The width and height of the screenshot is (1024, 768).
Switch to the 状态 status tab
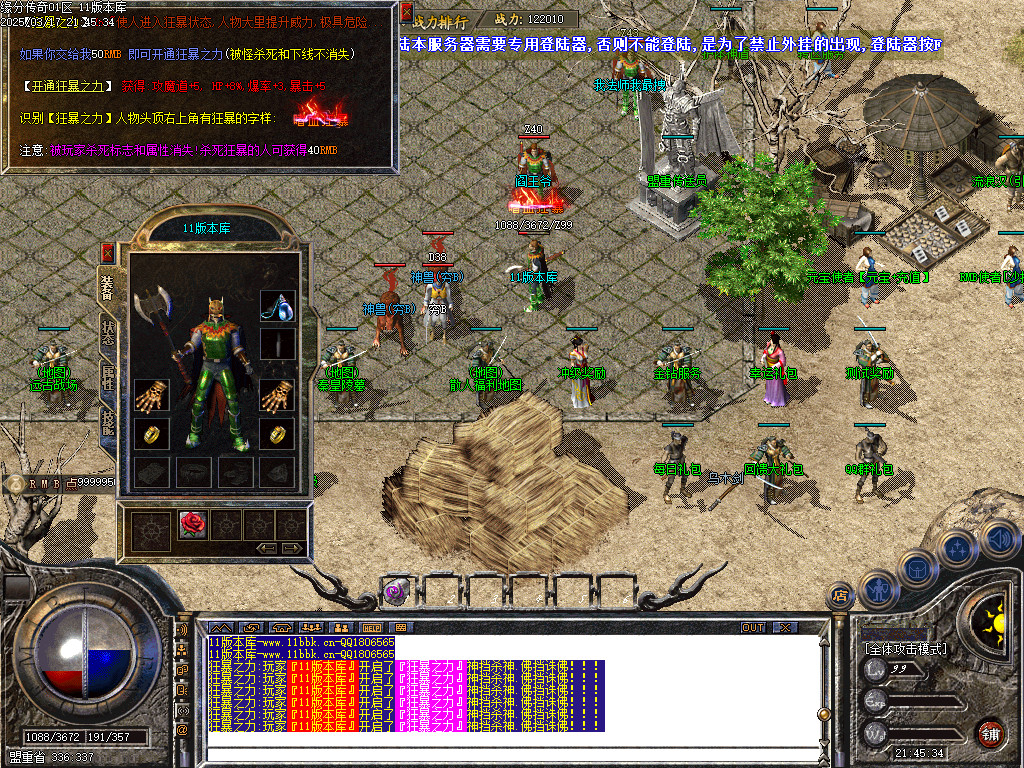pyautogui.click(x=108, y=333)
